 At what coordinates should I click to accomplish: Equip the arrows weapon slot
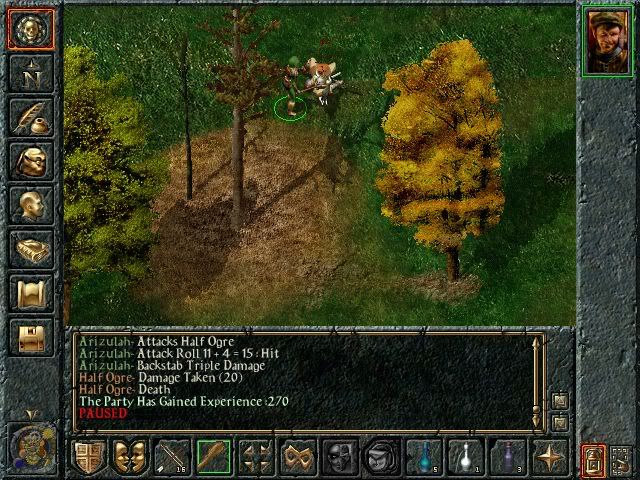tap(173, 457)
